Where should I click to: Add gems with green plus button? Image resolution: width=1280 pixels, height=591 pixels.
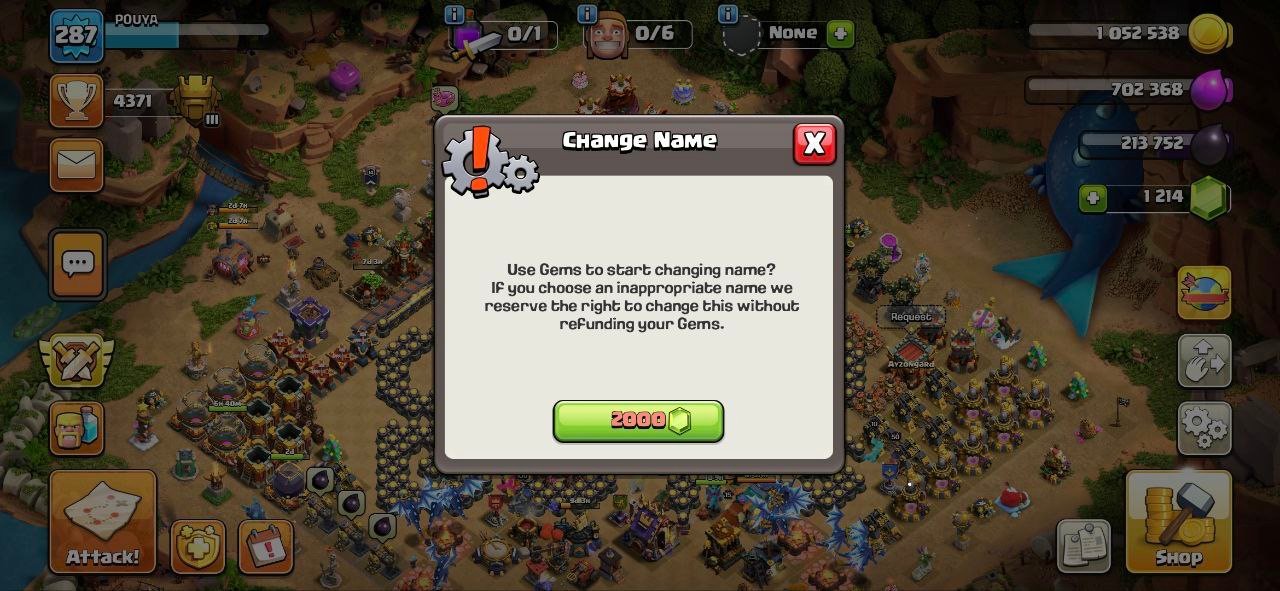[1093, 198]
